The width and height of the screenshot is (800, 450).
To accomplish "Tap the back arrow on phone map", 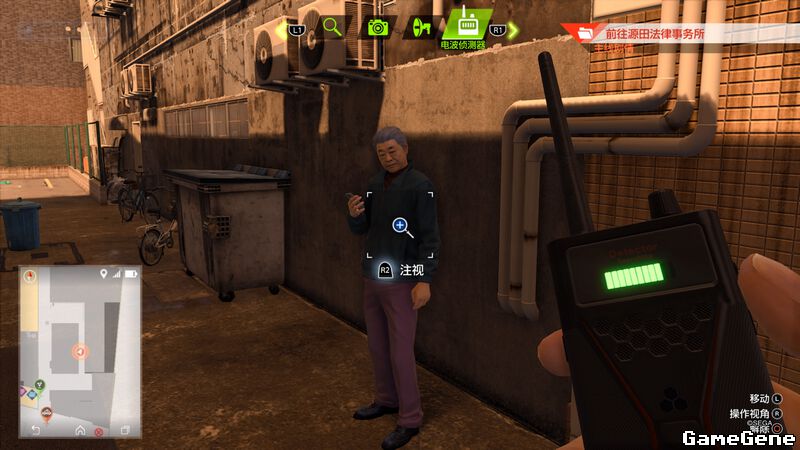I will 37,430.
